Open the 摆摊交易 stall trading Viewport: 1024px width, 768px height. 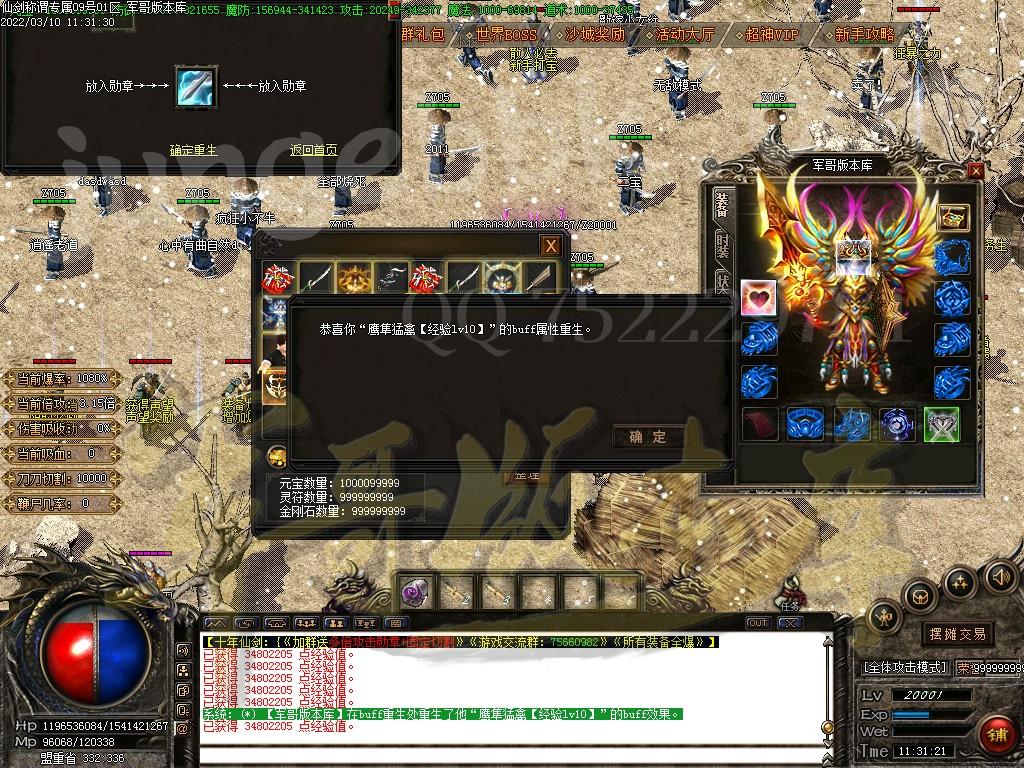(957, 633)
